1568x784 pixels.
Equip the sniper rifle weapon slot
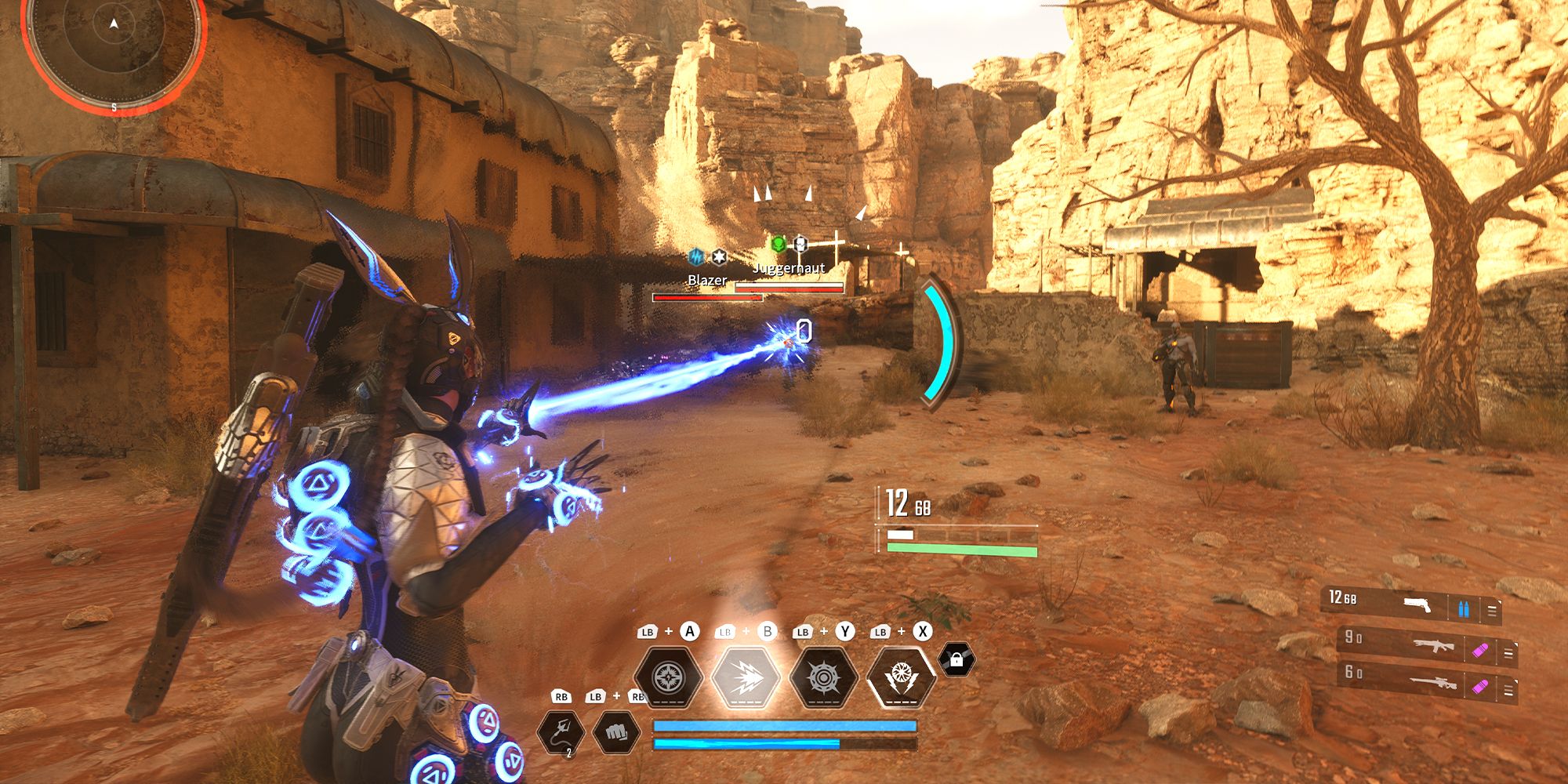(x=1433, y=684)
